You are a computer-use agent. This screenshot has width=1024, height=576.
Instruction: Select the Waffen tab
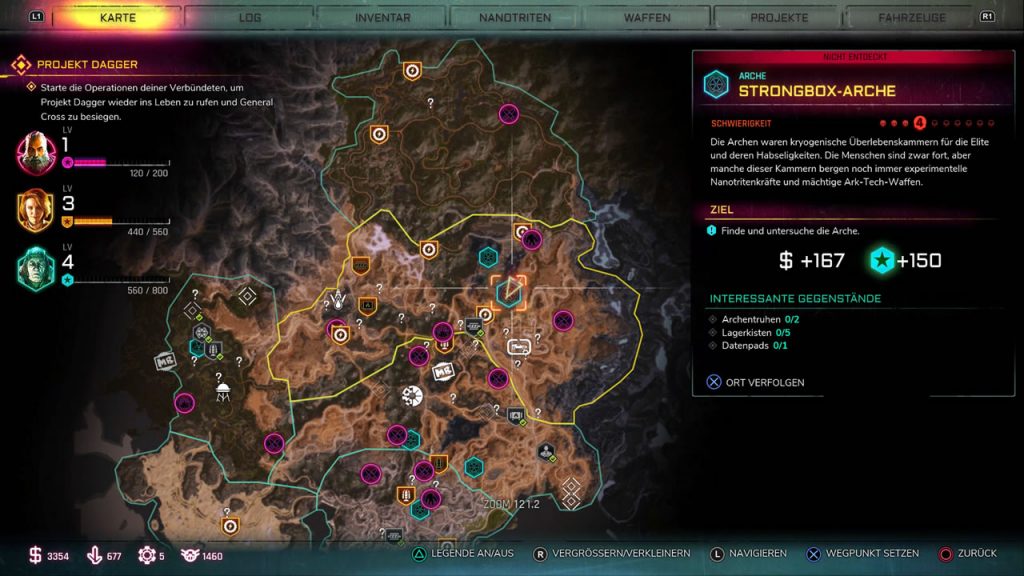[647, 17]
